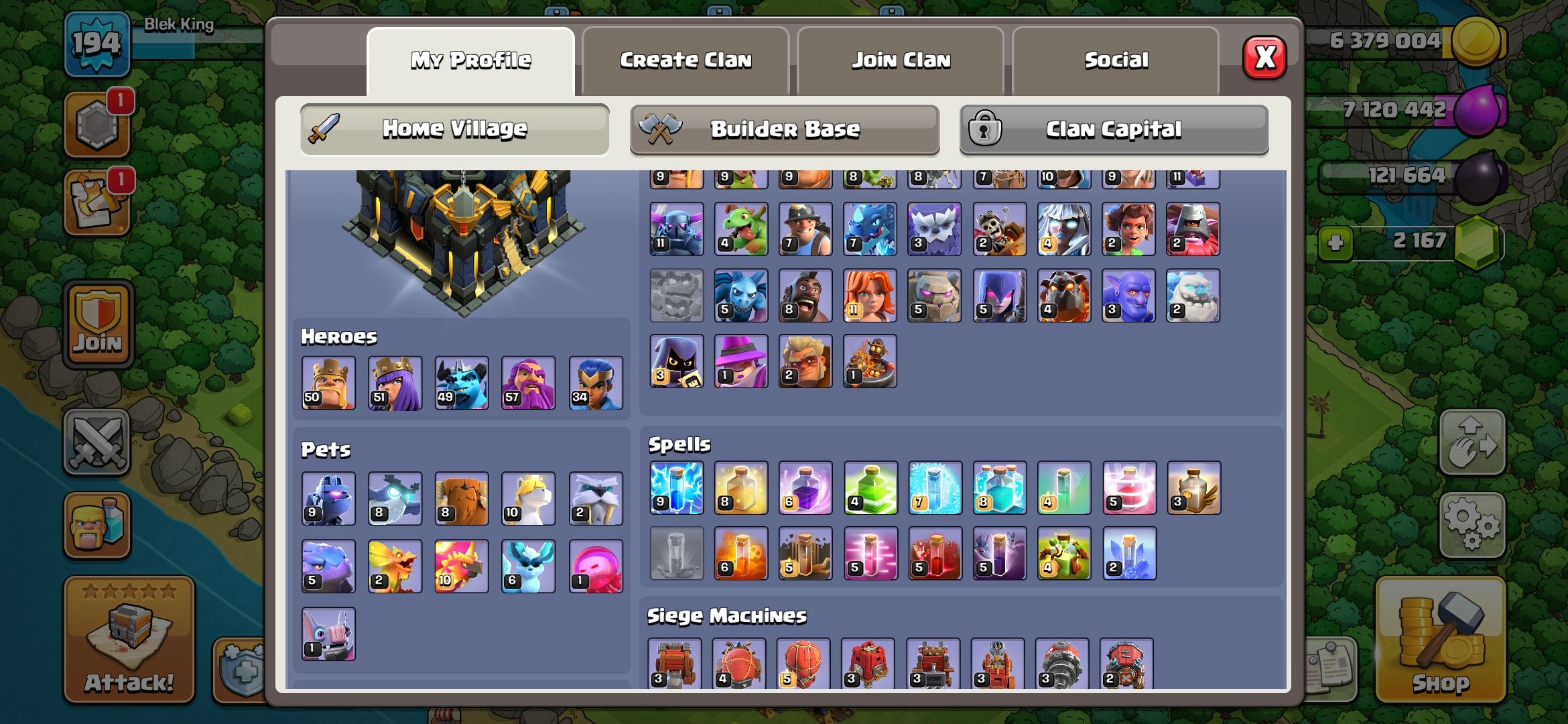1568x724 pixels.
Task: Switch to the Join Clan tab
Action: coord(901,59)
